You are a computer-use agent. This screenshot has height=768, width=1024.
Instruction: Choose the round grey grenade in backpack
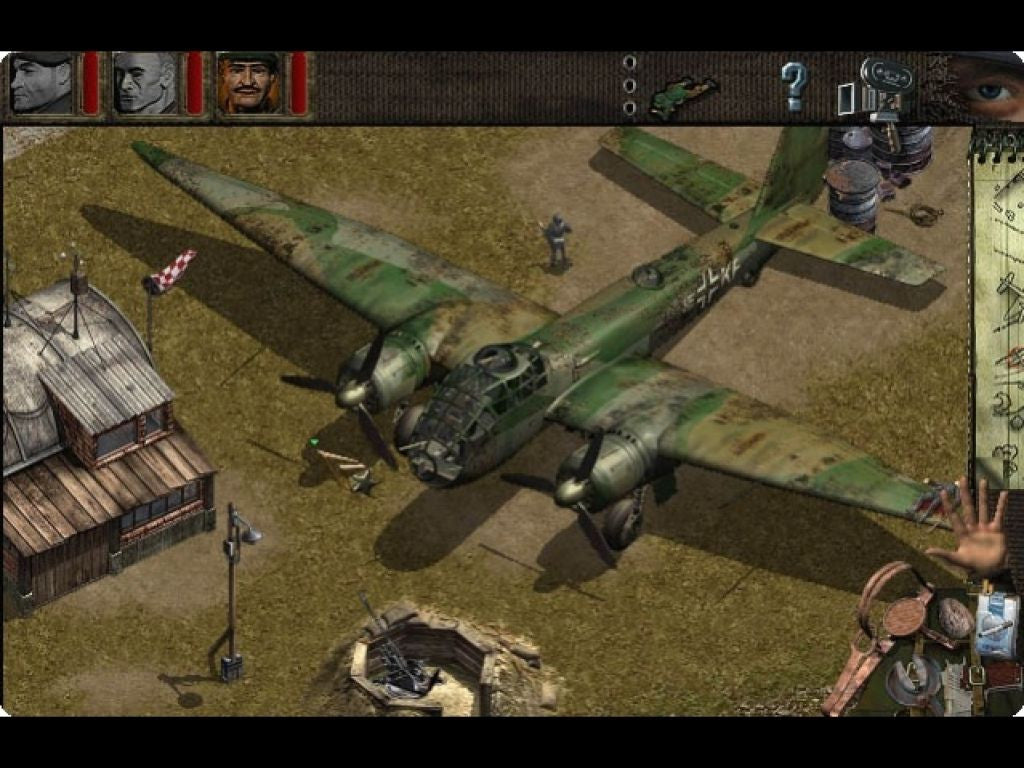click(954, 618)
